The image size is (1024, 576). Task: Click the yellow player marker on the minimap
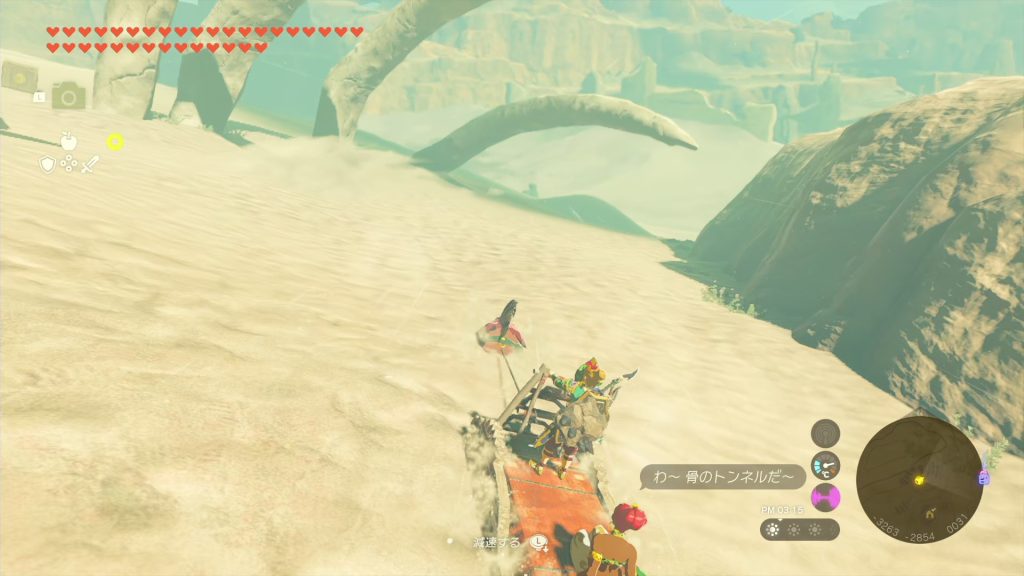(918, 480)
